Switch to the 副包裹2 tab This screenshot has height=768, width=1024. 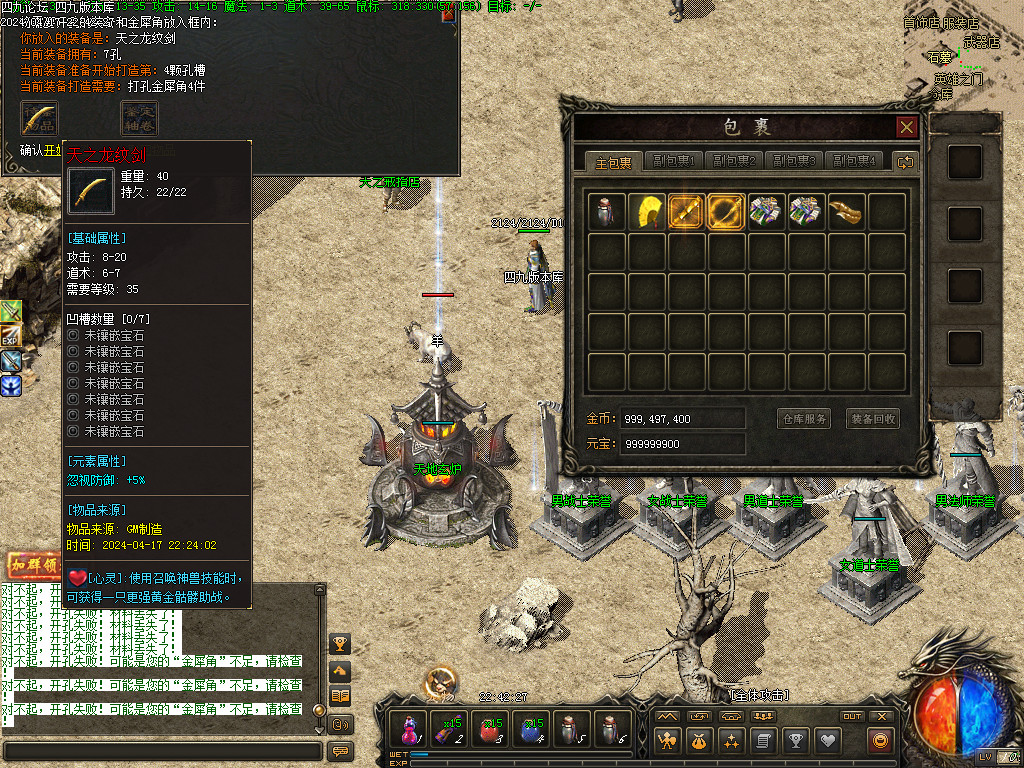[733, 162]
